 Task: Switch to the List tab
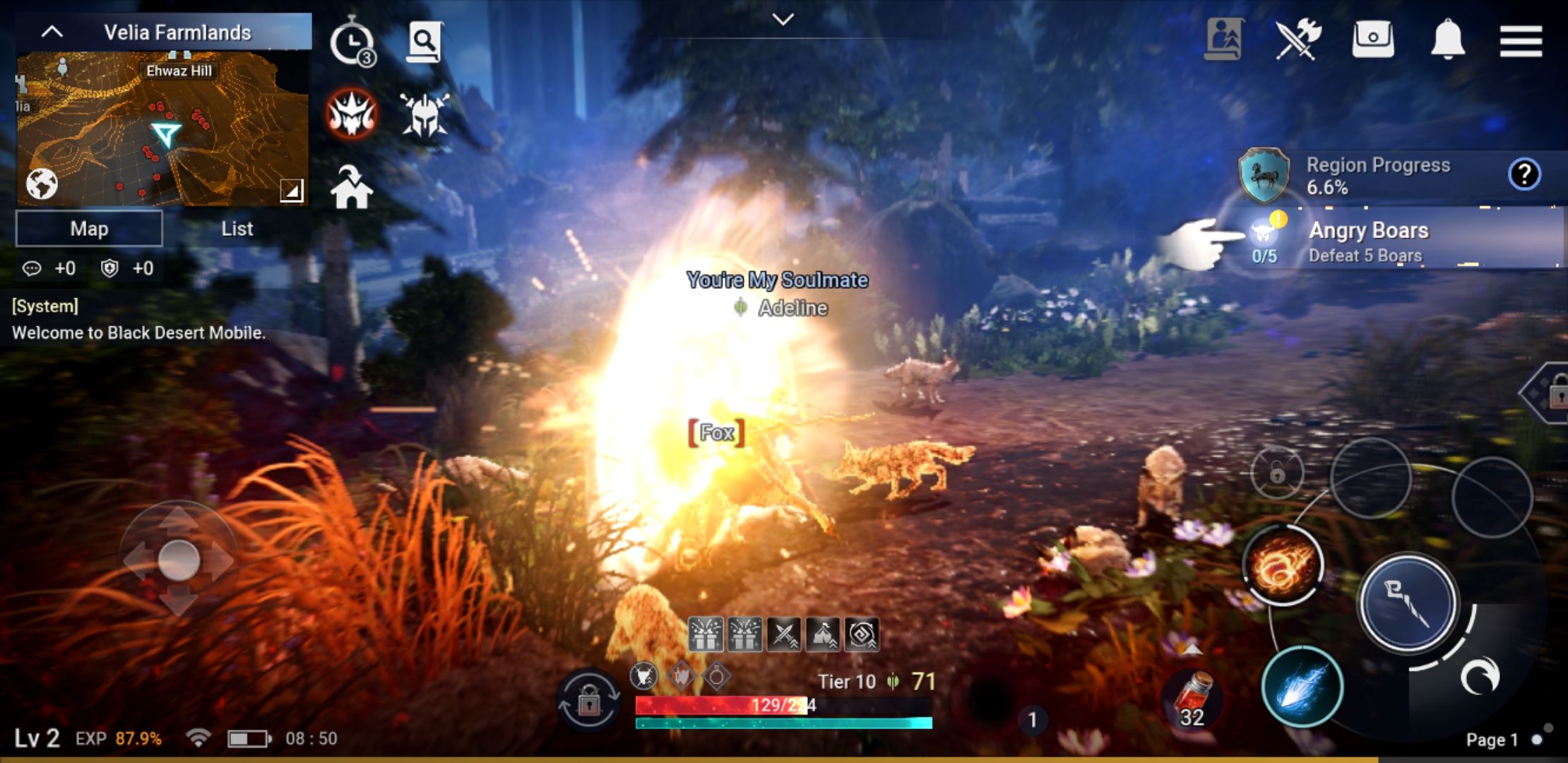[235, 227]
